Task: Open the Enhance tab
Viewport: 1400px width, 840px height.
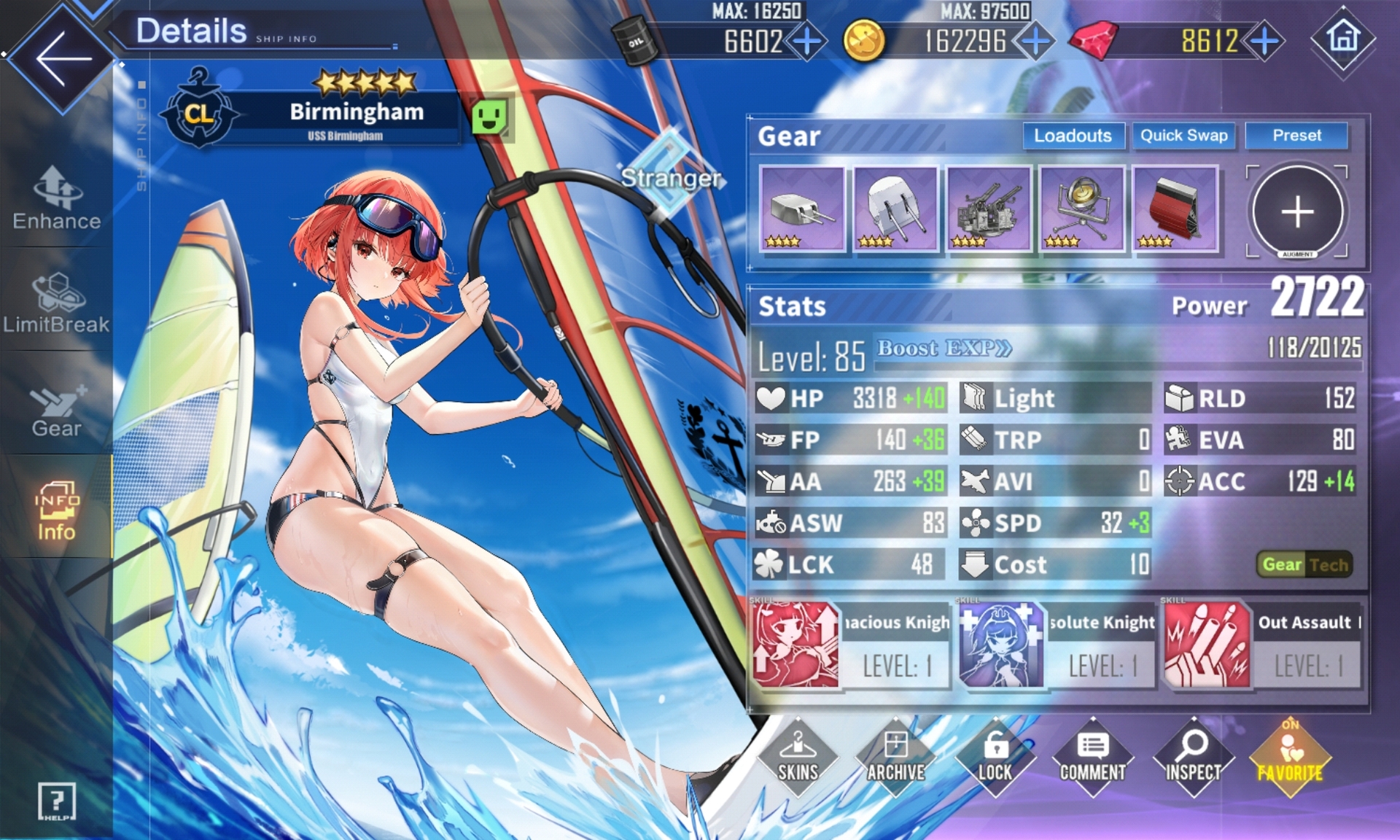Action: coord(57,198)
